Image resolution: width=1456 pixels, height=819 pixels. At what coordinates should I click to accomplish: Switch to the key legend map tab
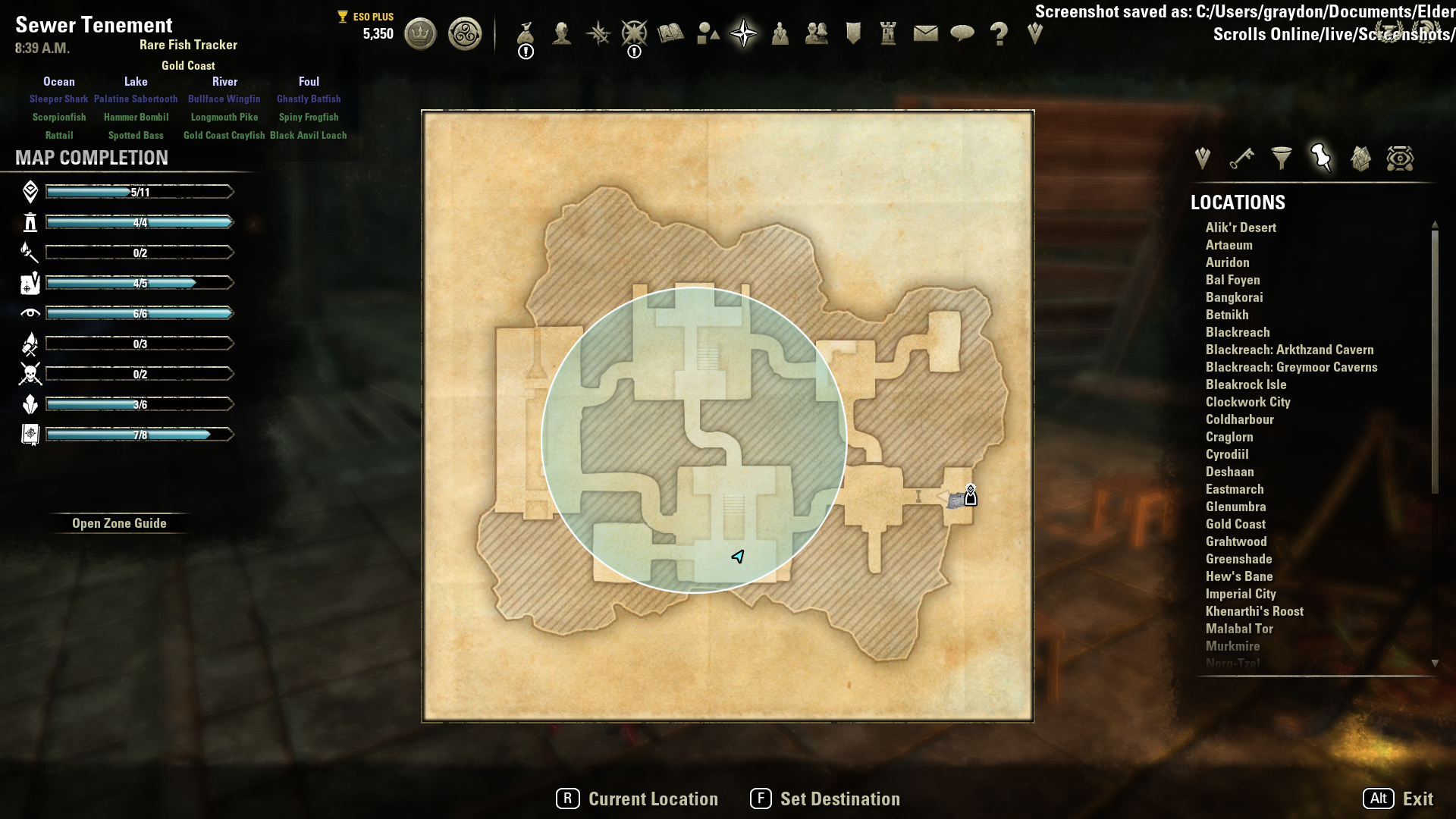pyautogui.click(x=1241, y=158)
